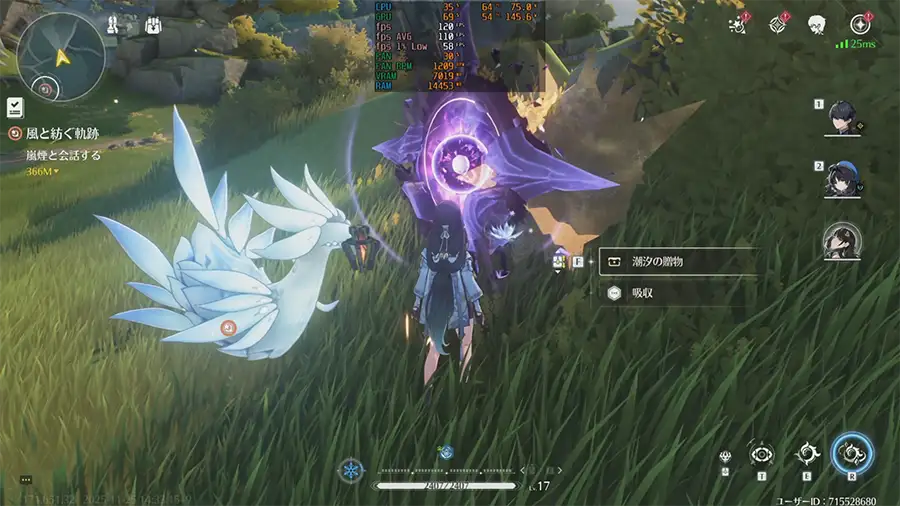Open the circular minimap
This screenshot has width=900, height=506.
[x=61, y=57]
